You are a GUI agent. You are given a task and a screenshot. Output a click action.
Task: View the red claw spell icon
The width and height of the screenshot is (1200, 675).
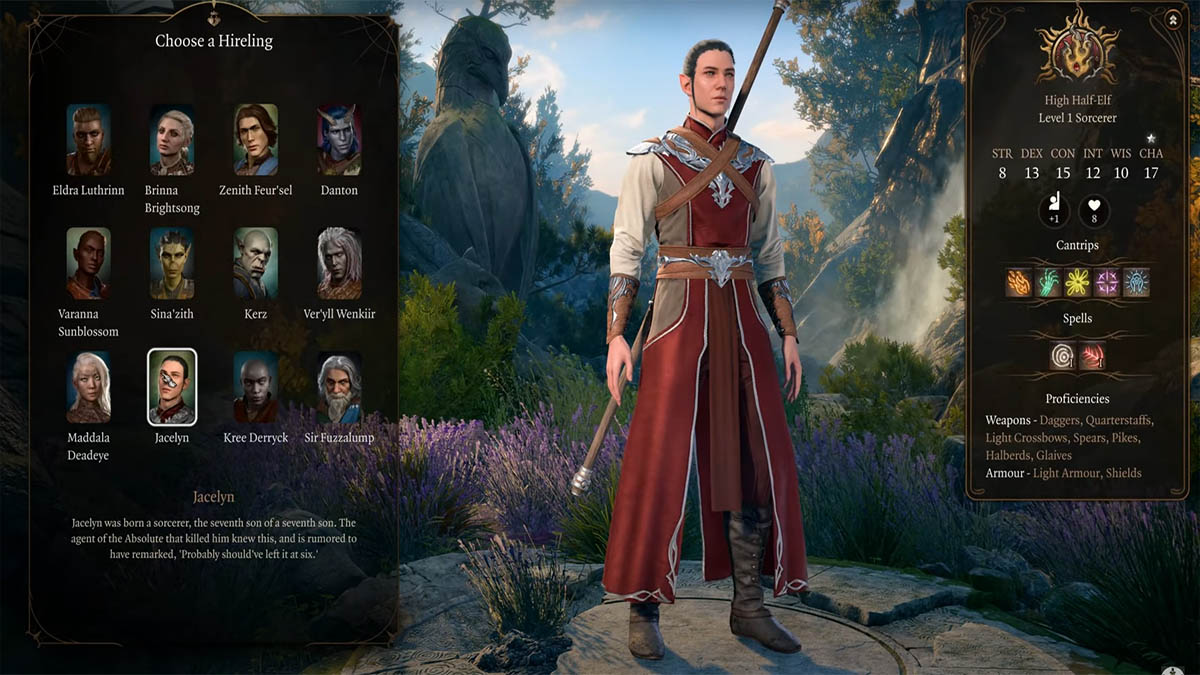(1092, 356)
